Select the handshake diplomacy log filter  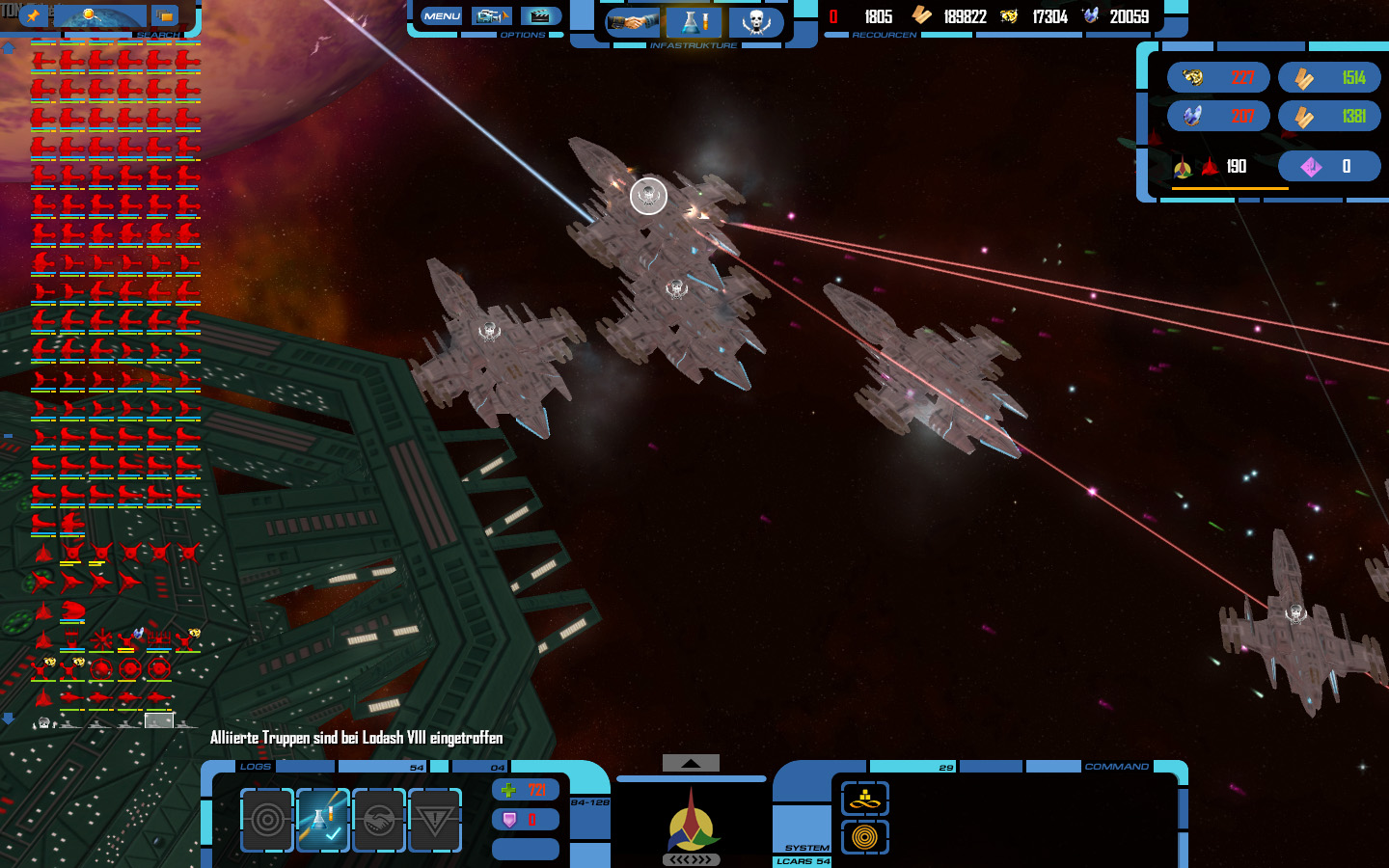point(379,820)
